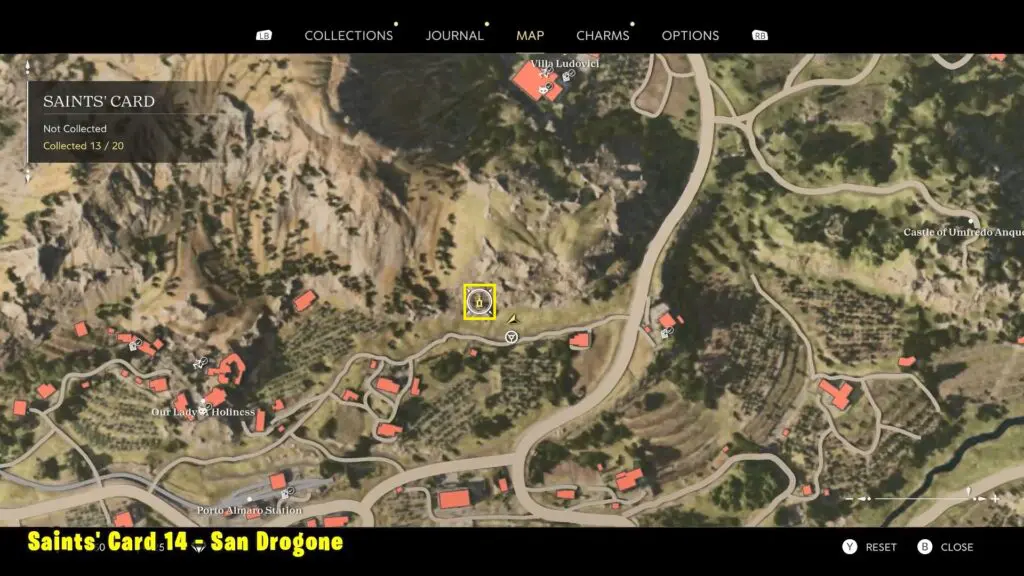Select the Map tab
Screen dimensions: 1024x576
tap(530, 35)
